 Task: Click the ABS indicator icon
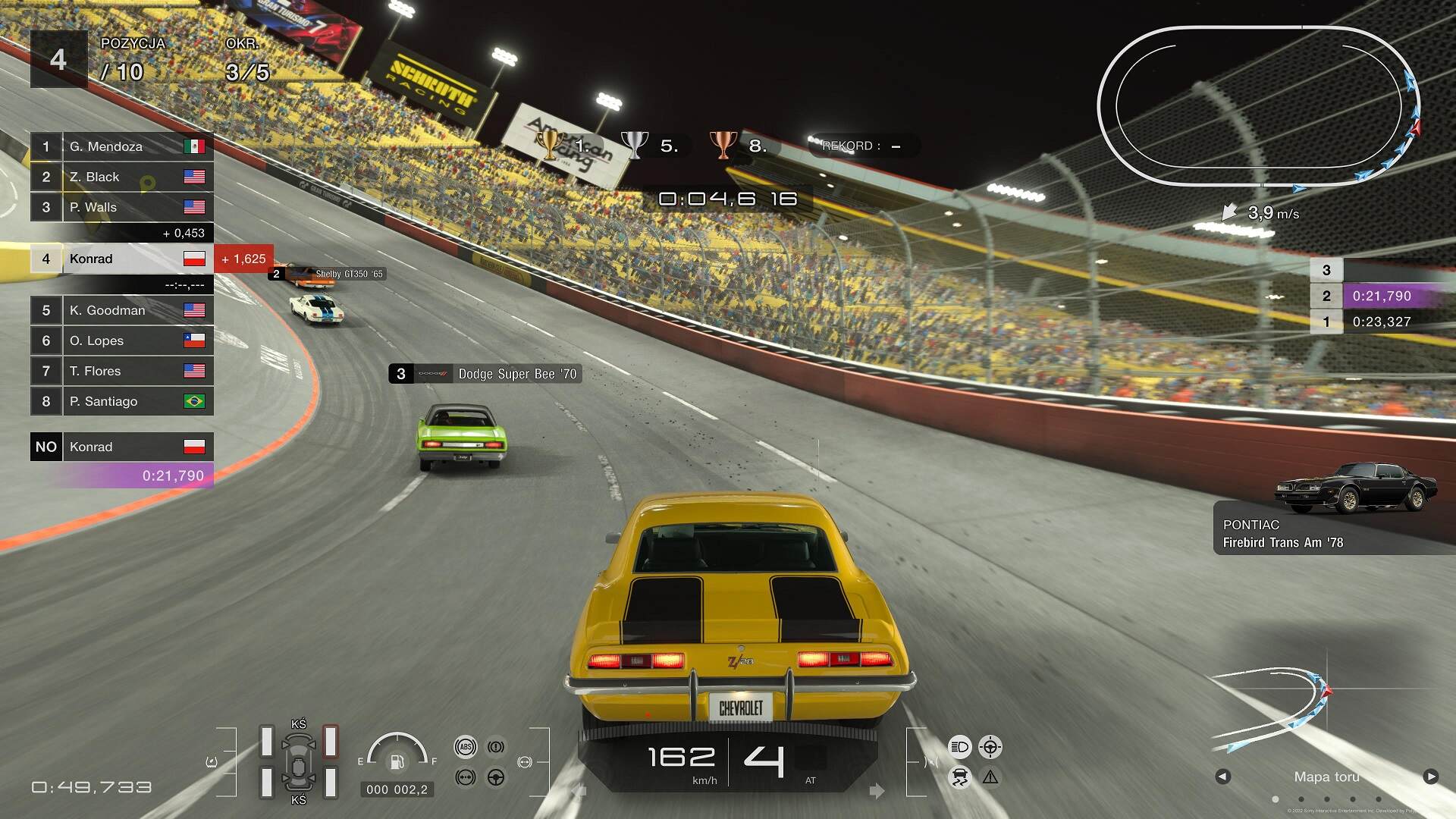[x=466, y=746]
